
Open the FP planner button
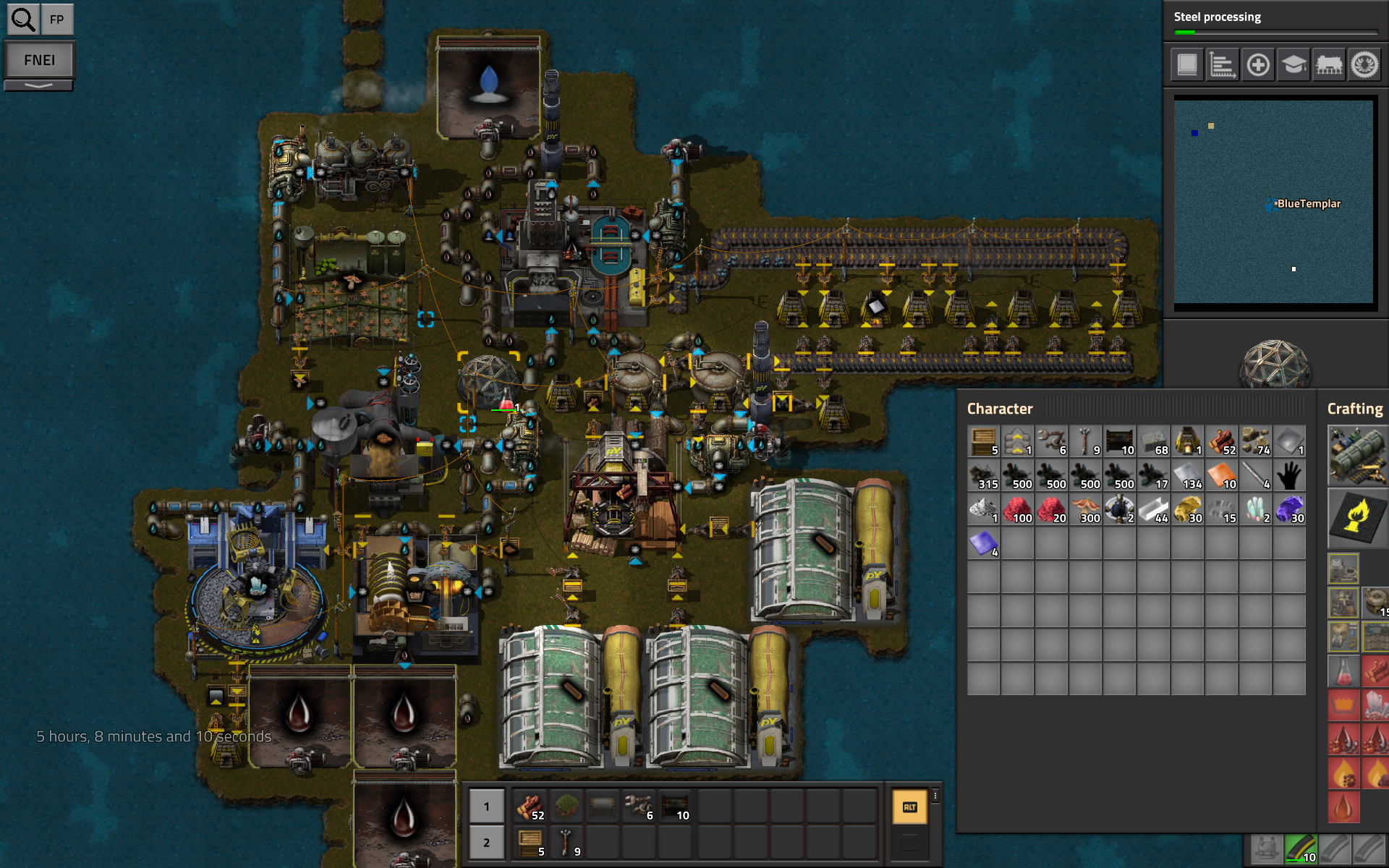pos(57,20)
